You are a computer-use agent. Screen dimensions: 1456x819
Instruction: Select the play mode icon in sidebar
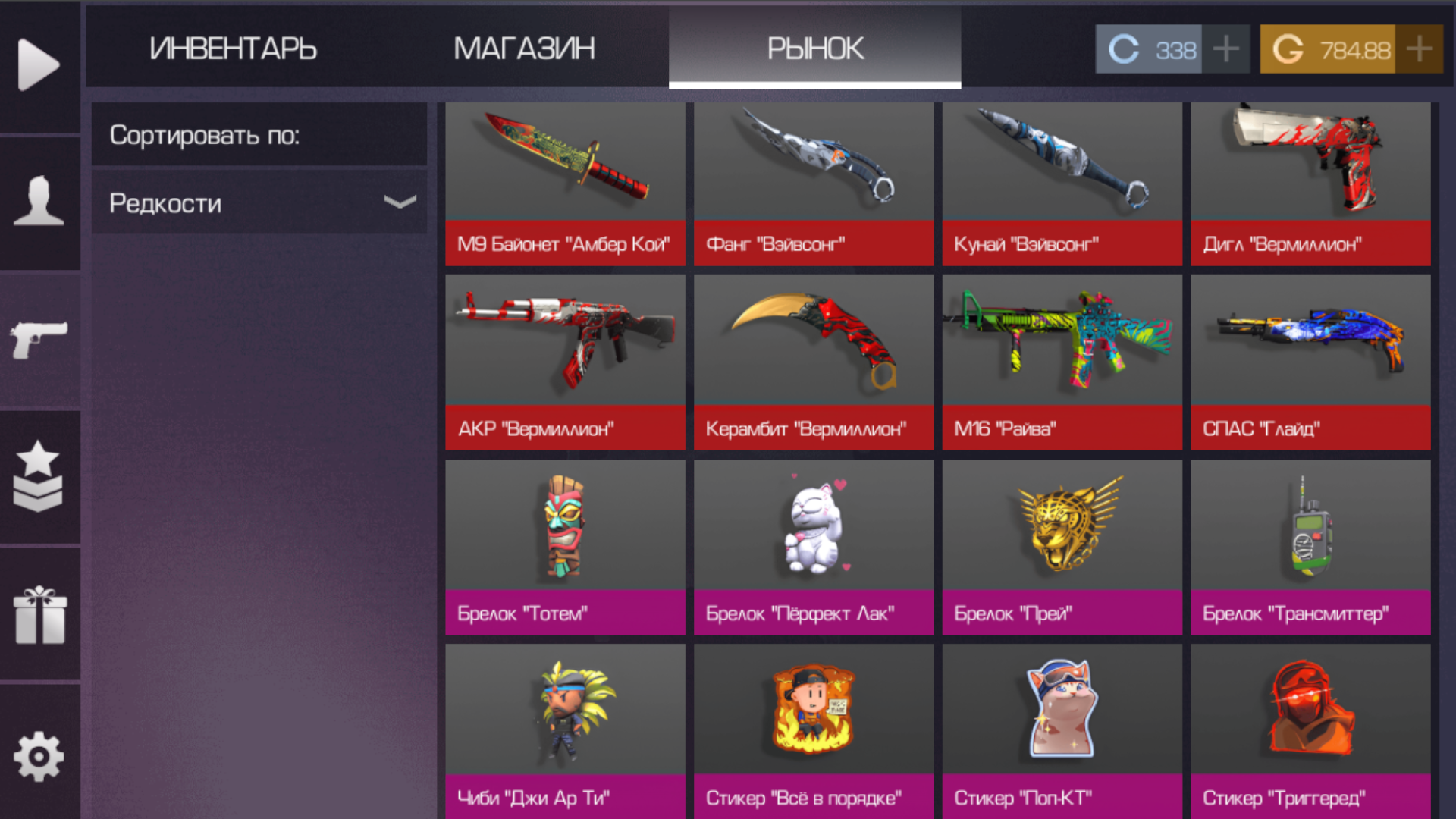(39, 64)
